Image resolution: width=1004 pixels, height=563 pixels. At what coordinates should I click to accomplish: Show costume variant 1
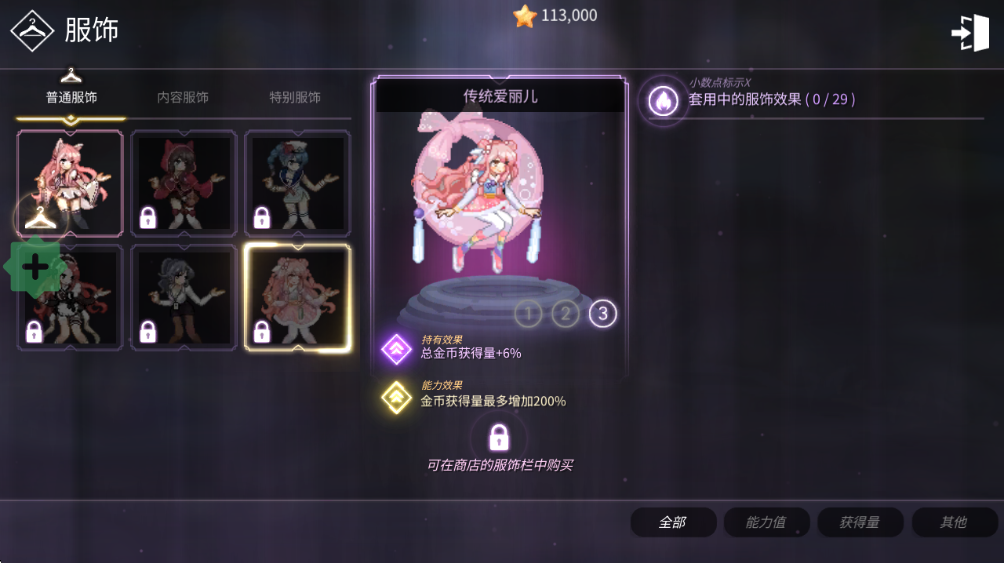point(528,315)
